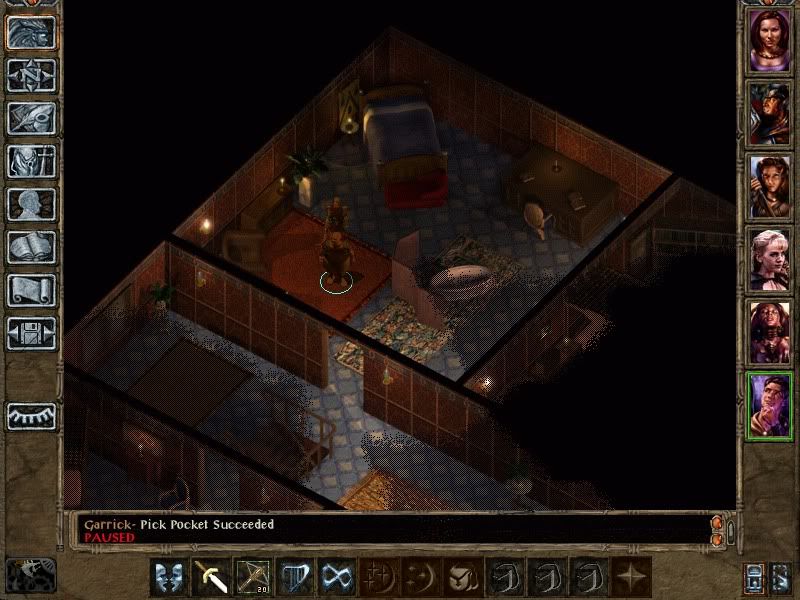
Task: Open the pouch special abilities button
Action: 459,577
